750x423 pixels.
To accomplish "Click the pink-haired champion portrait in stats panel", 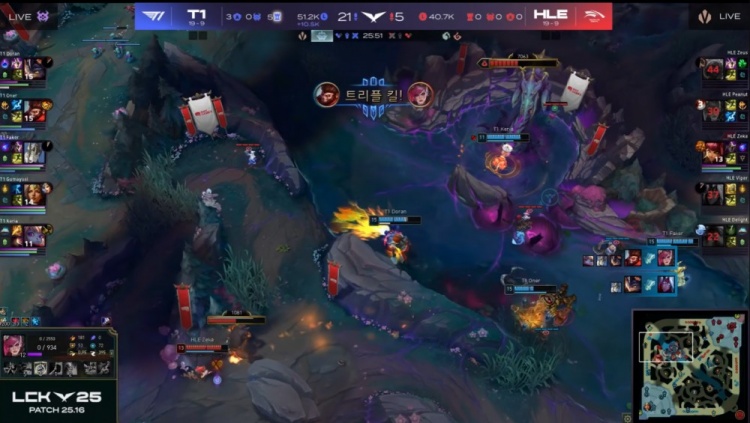I will [17, 347].
